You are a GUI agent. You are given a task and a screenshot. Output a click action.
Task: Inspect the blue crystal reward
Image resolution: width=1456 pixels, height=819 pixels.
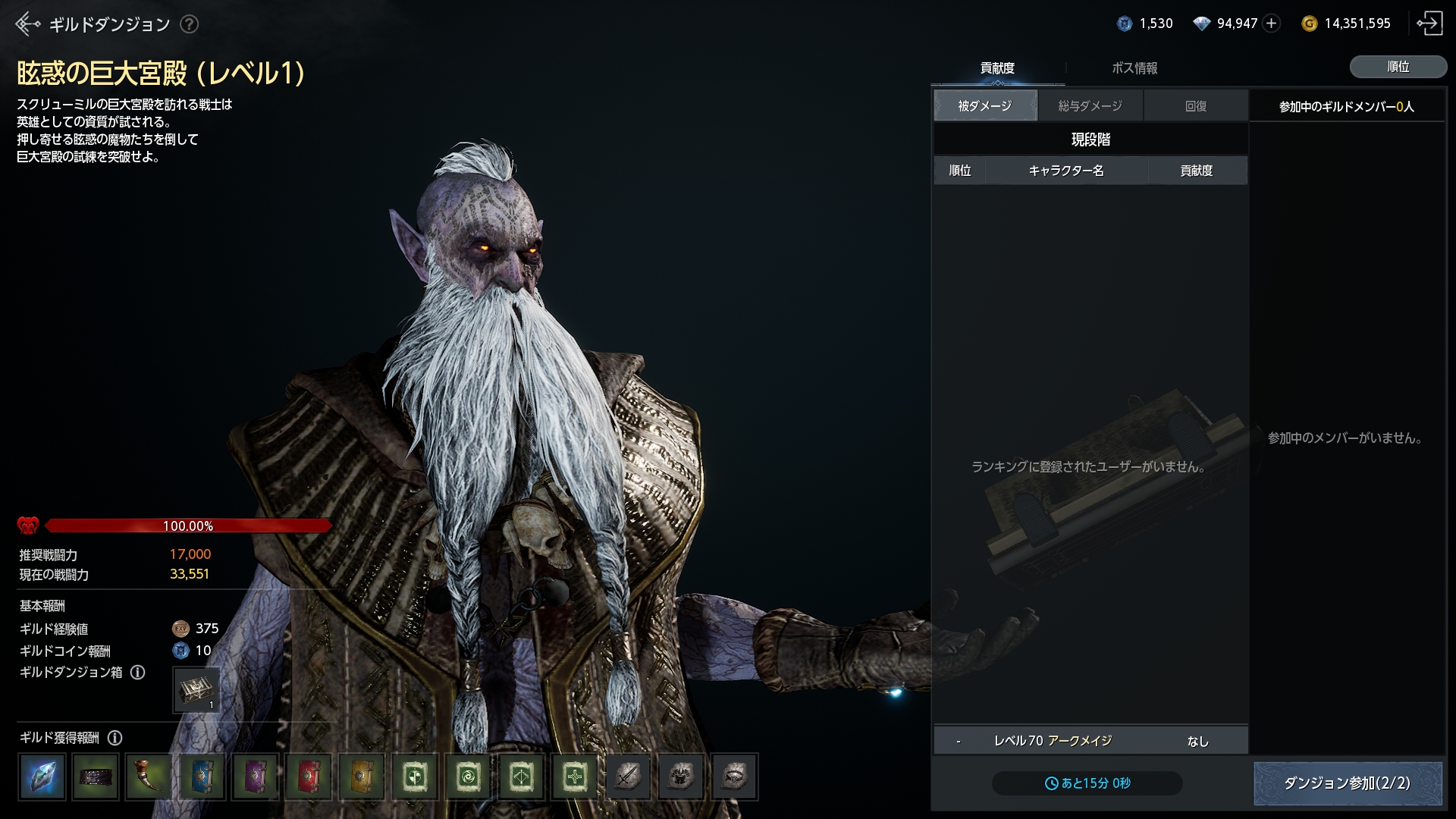(x=42, y=777)
